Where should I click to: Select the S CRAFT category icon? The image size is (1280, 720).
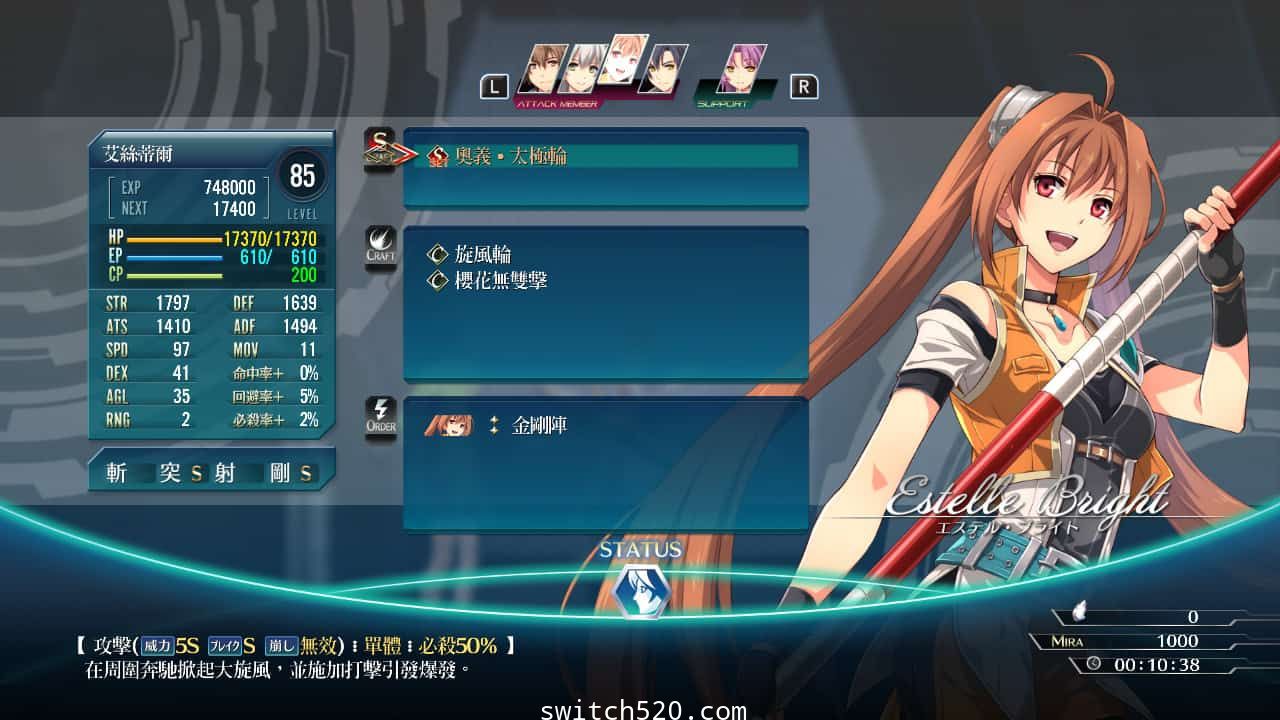[380, 150]
